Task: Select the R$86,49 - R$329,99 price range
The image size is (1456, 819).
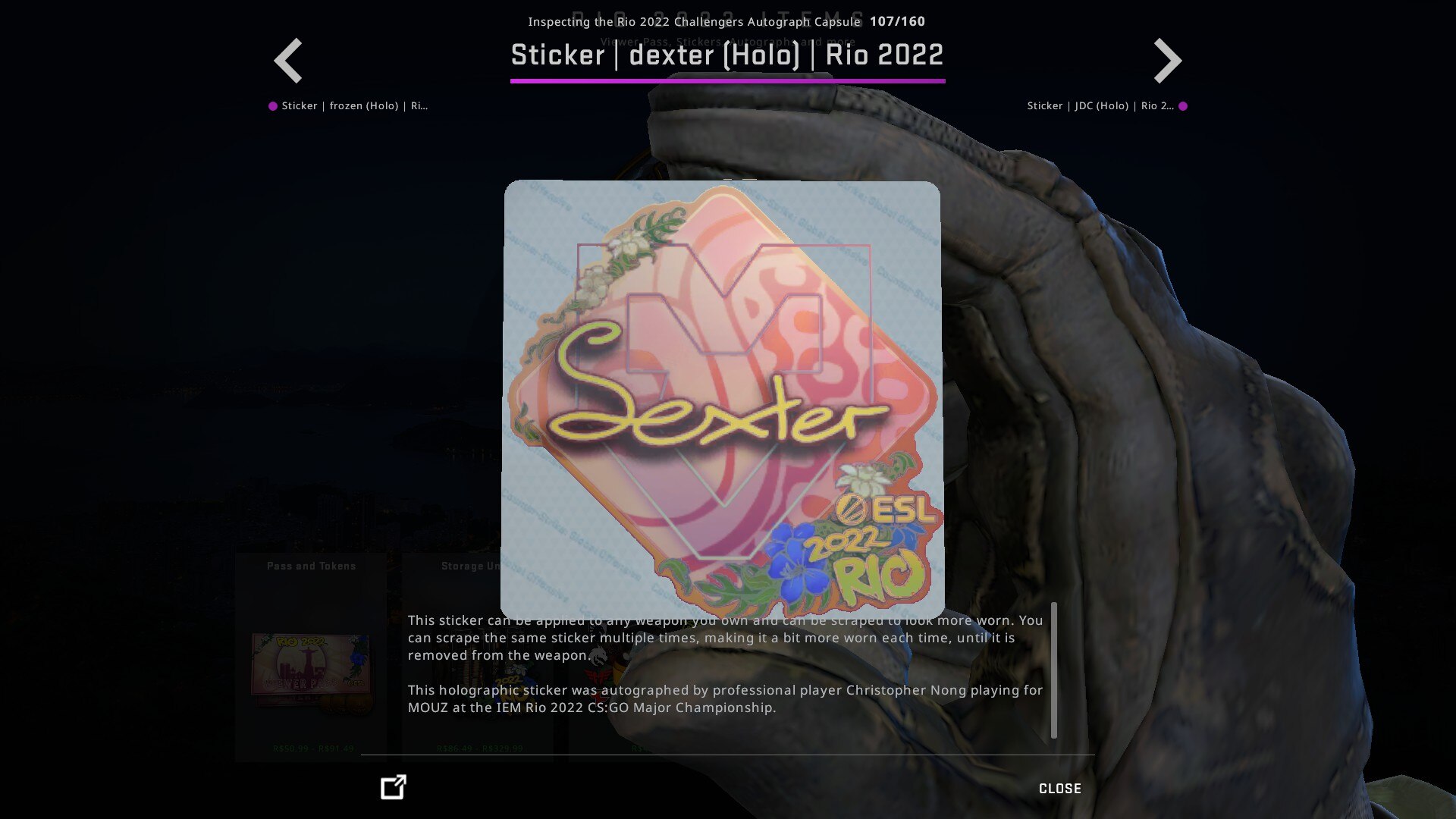Action: pos(479,747)
